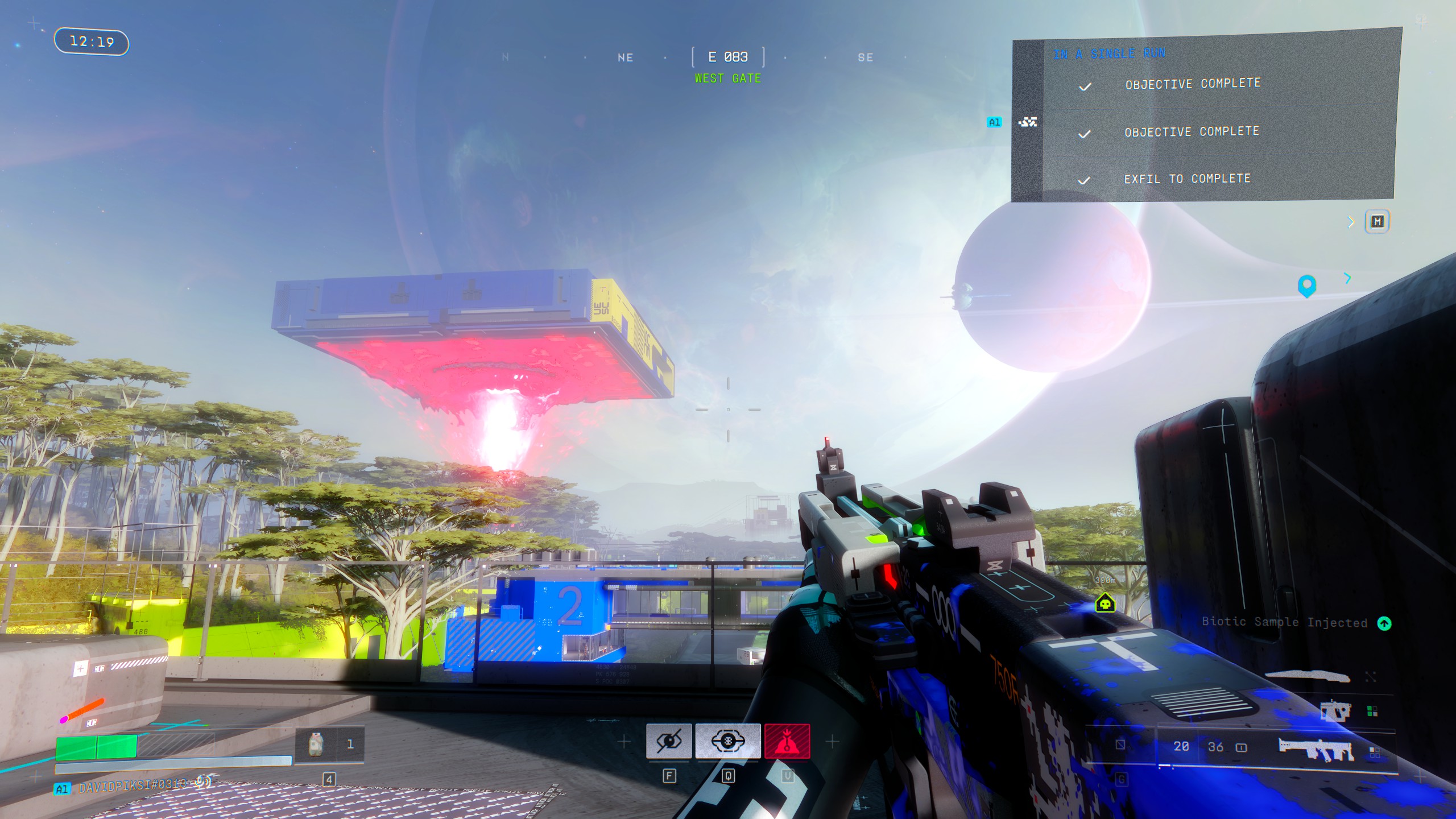Screen dimensions: 1456x819
Task: Select the "Exfil to Complete" objective row
Action: pos(1187,179)
